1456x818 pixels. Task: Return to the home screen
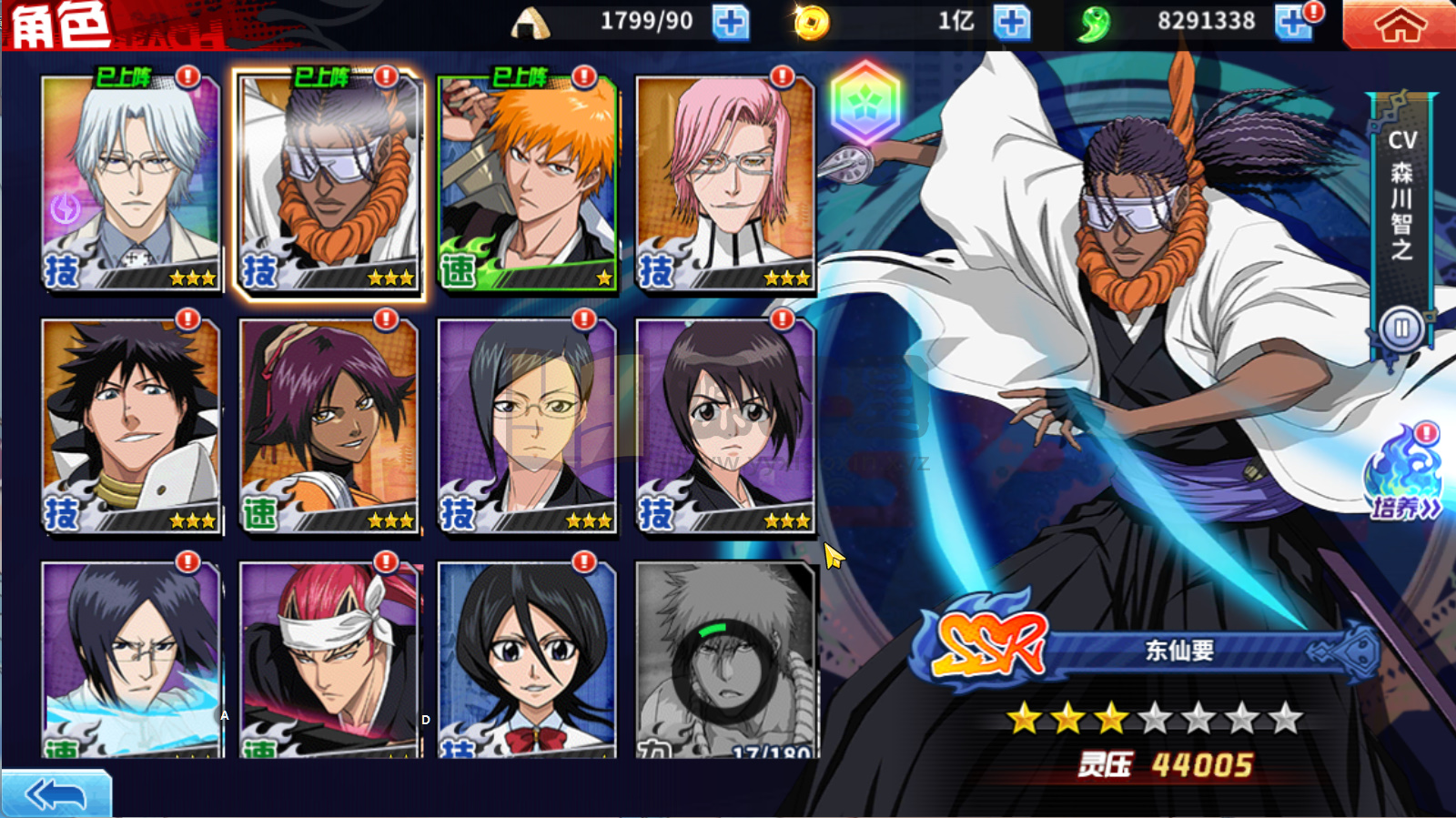pos(1399,25)
